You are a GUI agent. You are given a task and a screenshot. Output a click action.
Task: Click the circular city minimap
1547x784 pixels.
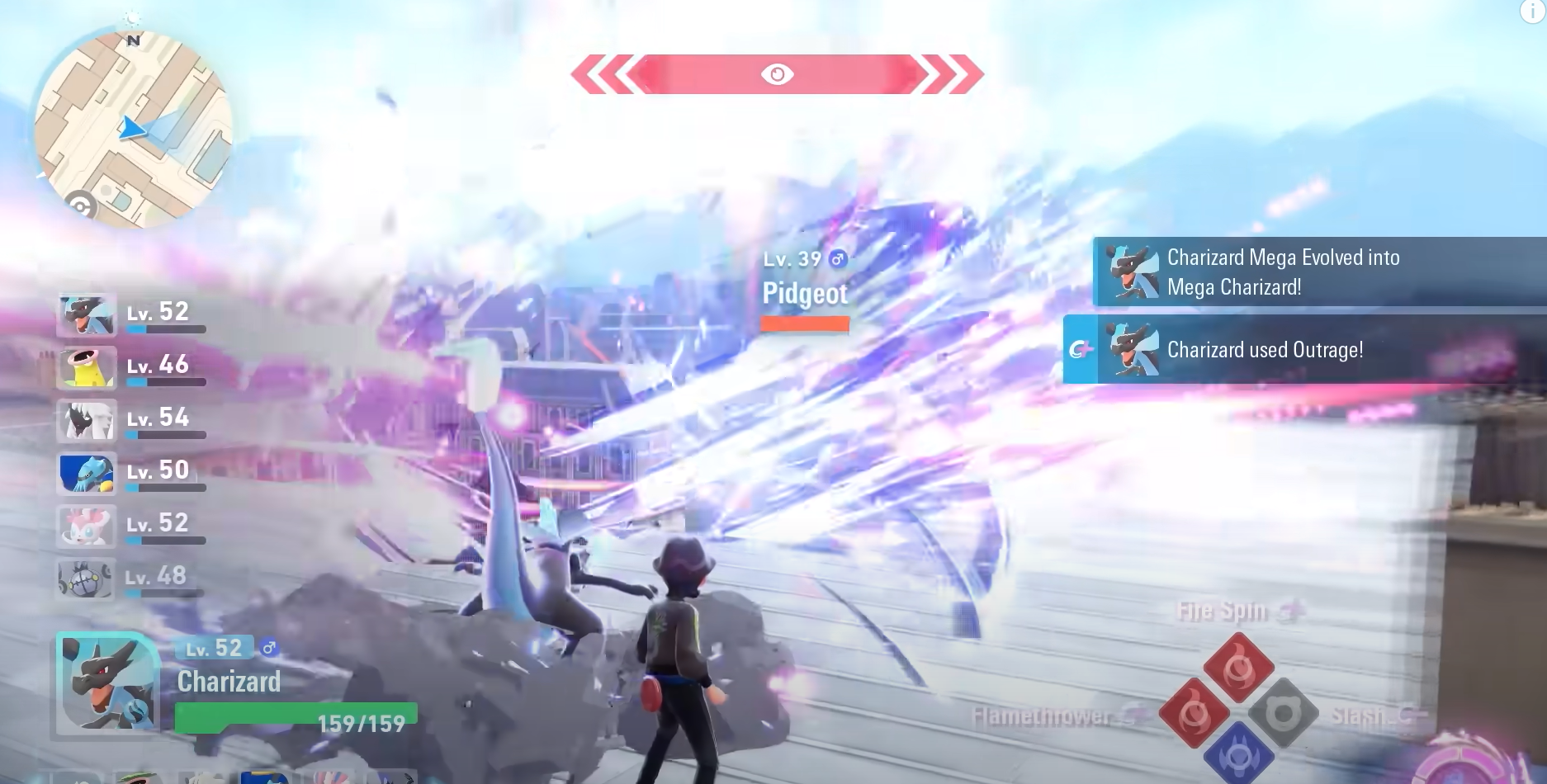click(x=132, y=130)
